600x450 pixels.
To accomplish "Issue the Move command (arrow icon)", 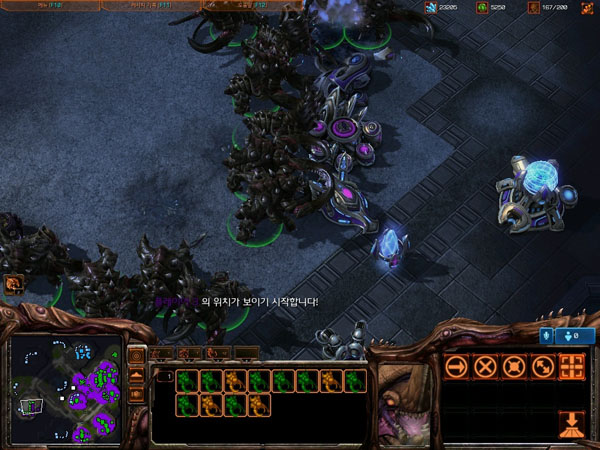I will (x=458, y=366).
